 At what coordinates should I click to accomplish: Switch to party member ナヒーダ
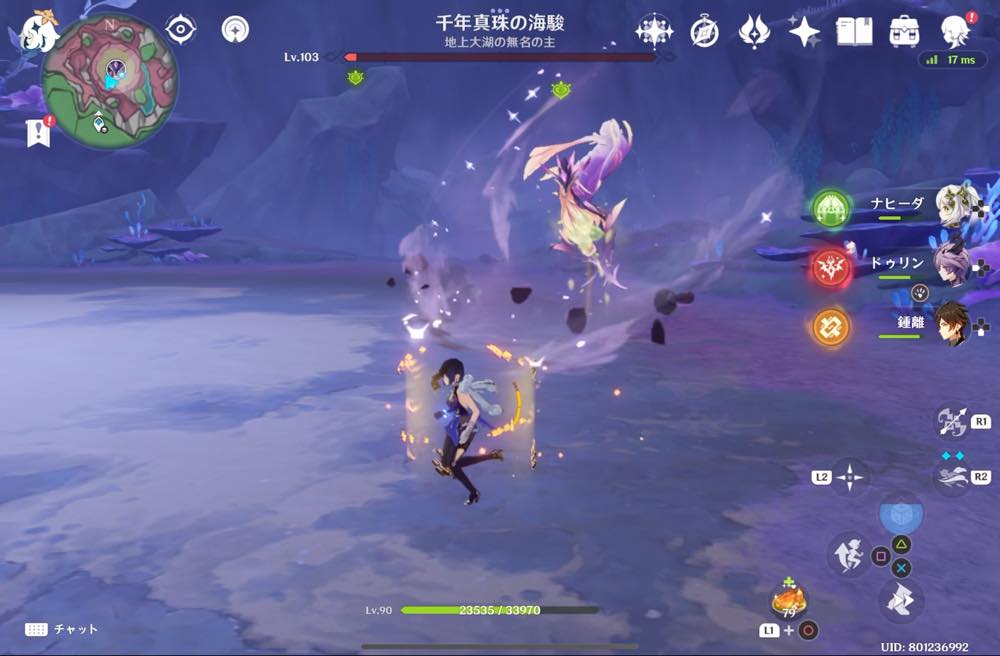click(957, 207)
